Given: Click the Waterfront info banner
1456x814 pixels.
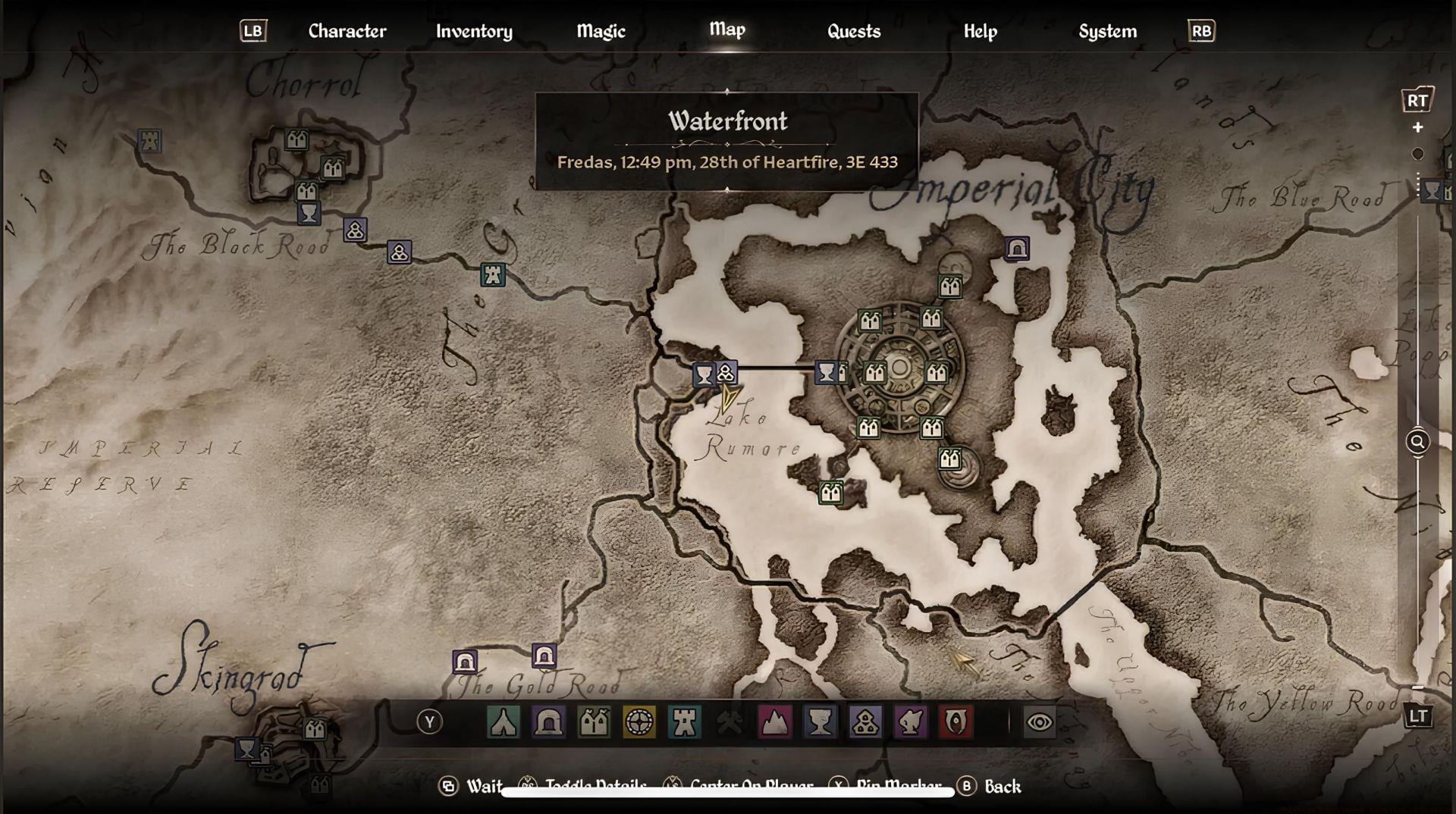Looking at the screenshot, I should click(x=726, y=138).
